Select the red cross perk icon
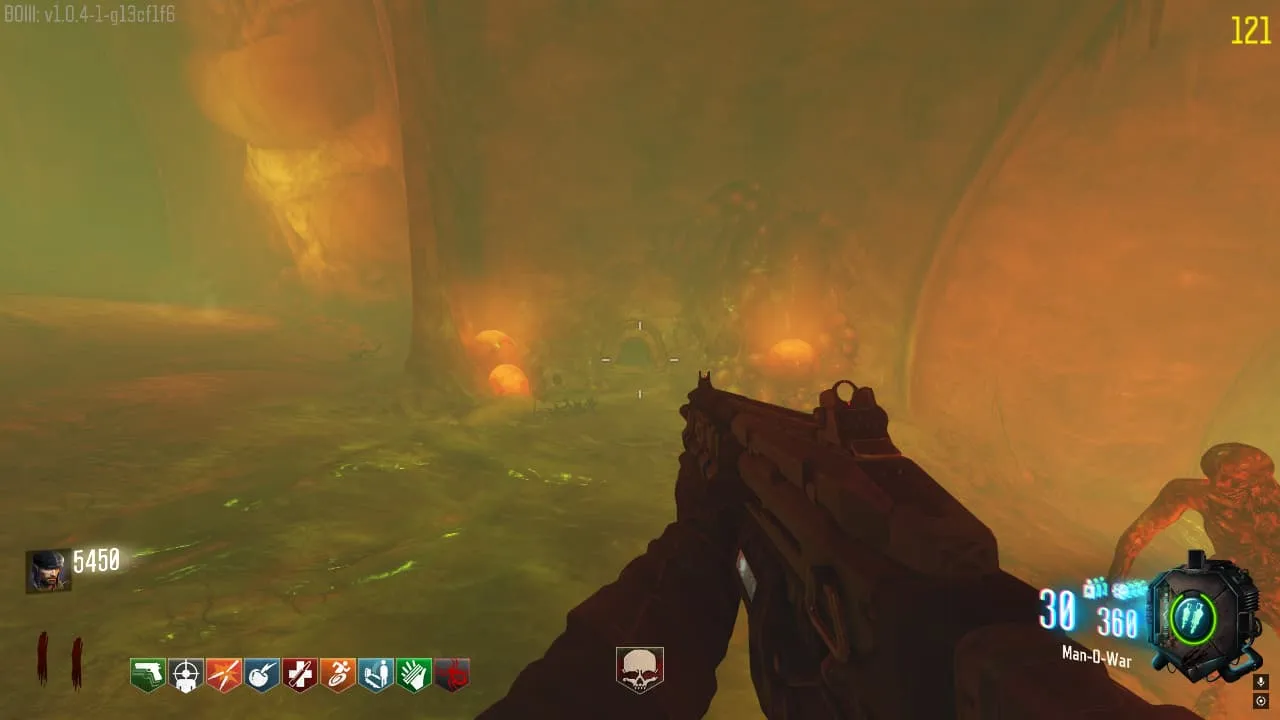 300,674
